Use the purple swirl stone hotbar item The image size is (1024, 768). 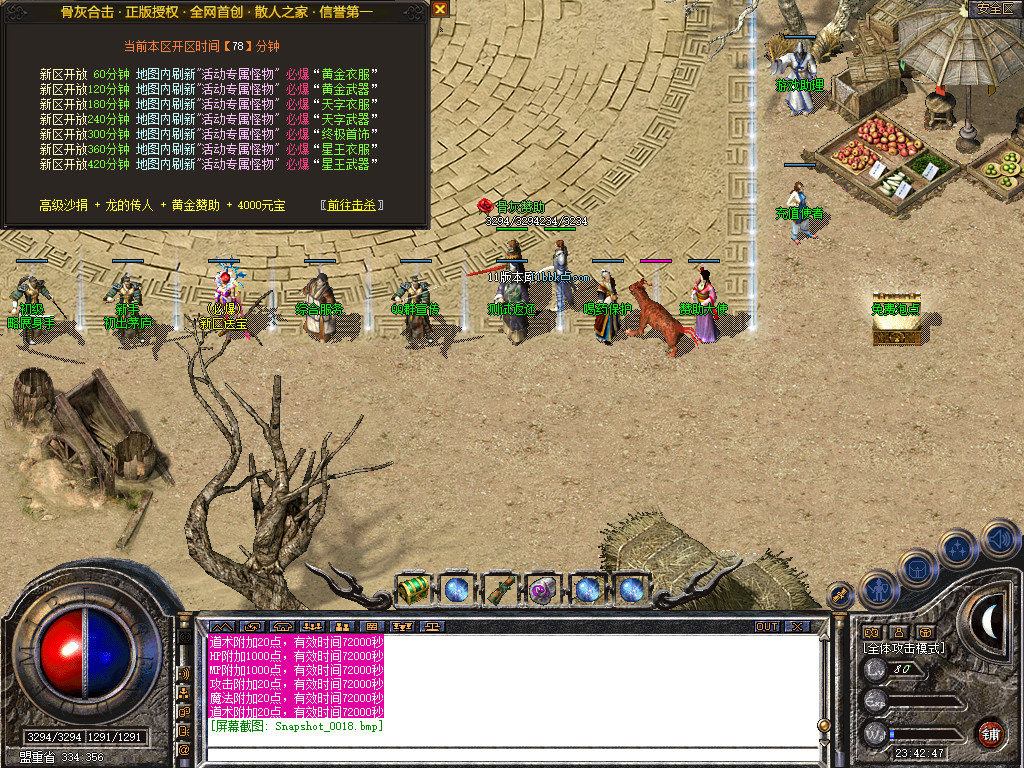pos(543,589)
